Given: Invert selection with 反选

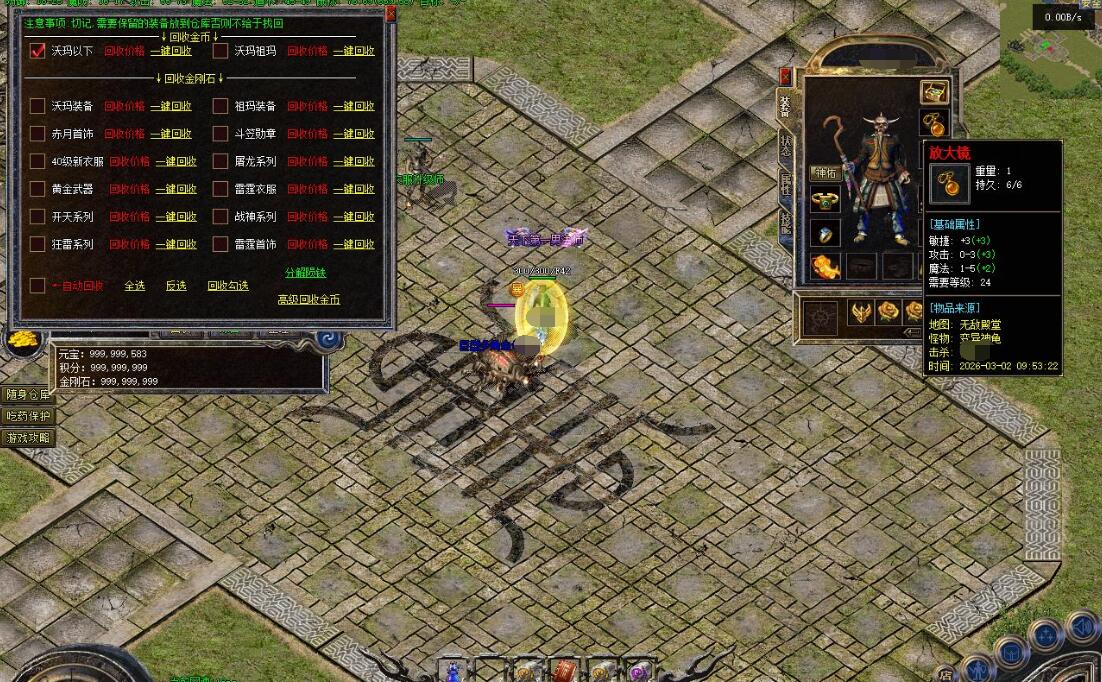Looking at the screenshot, I should click(176, 286).
